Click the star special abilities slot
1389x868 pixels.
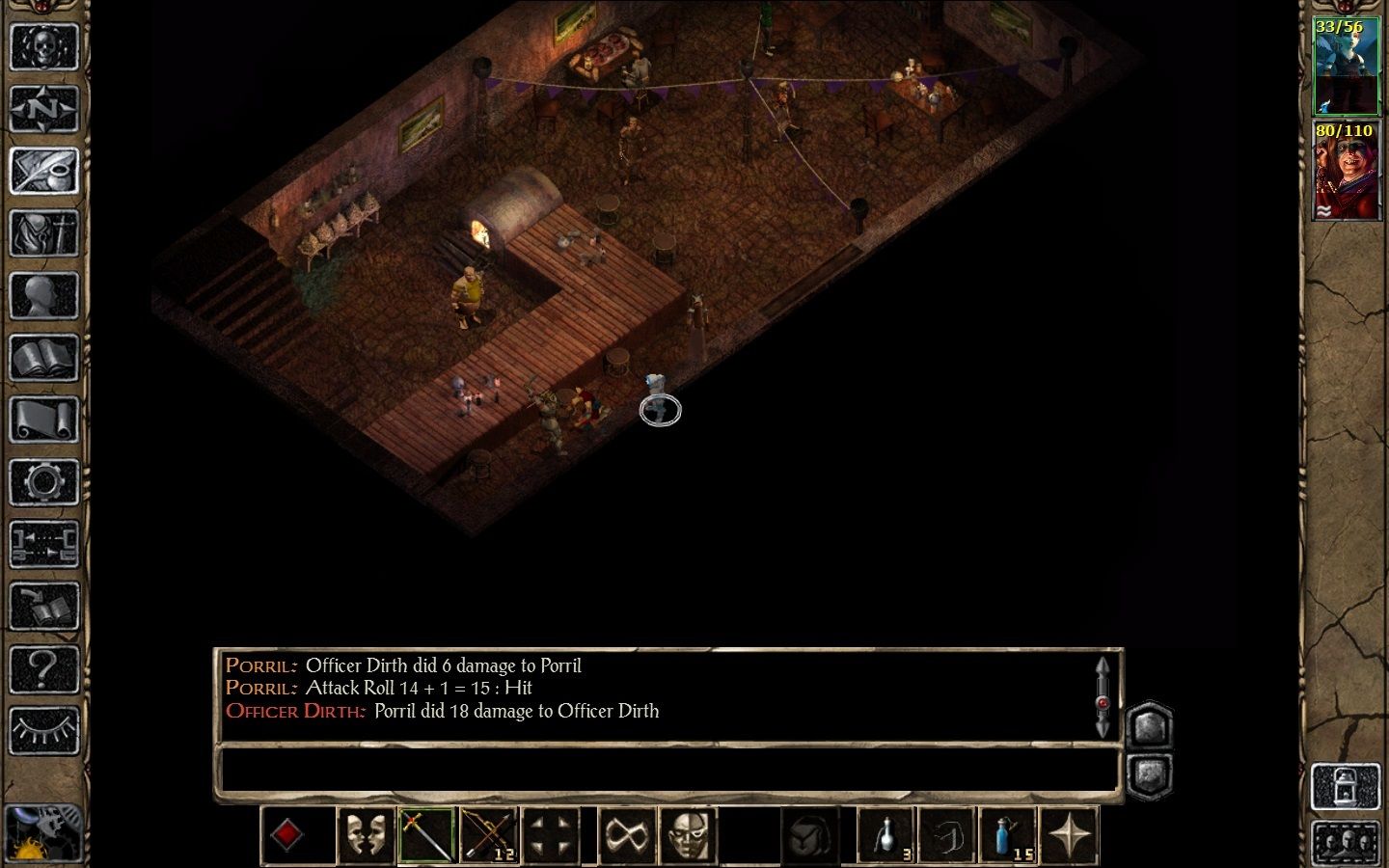pos(1069,833)
